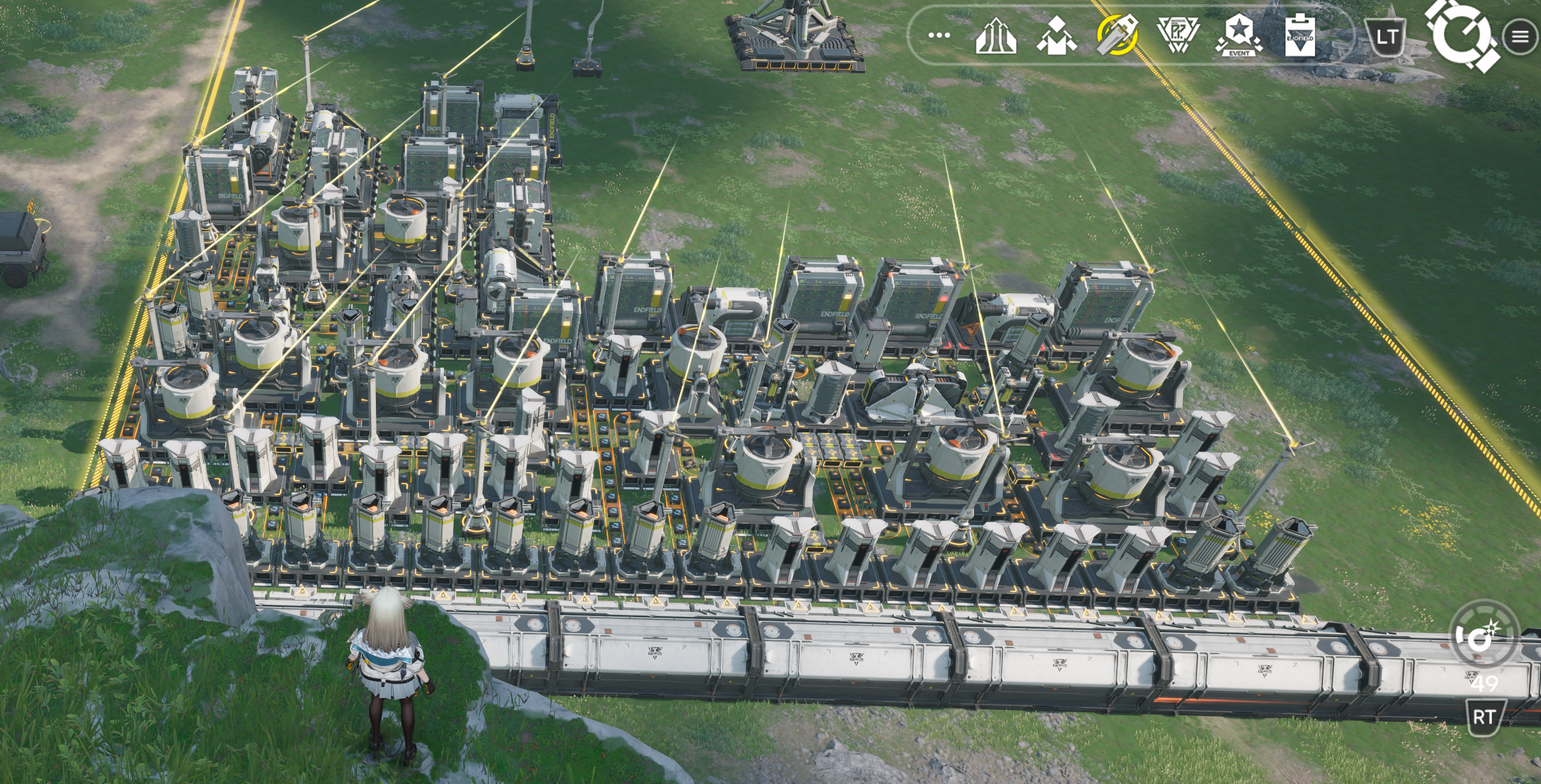This screenshot has height=784, width=1541.
Task: Select the diamond-and-figure operator icon
Action: [1057, 36]
